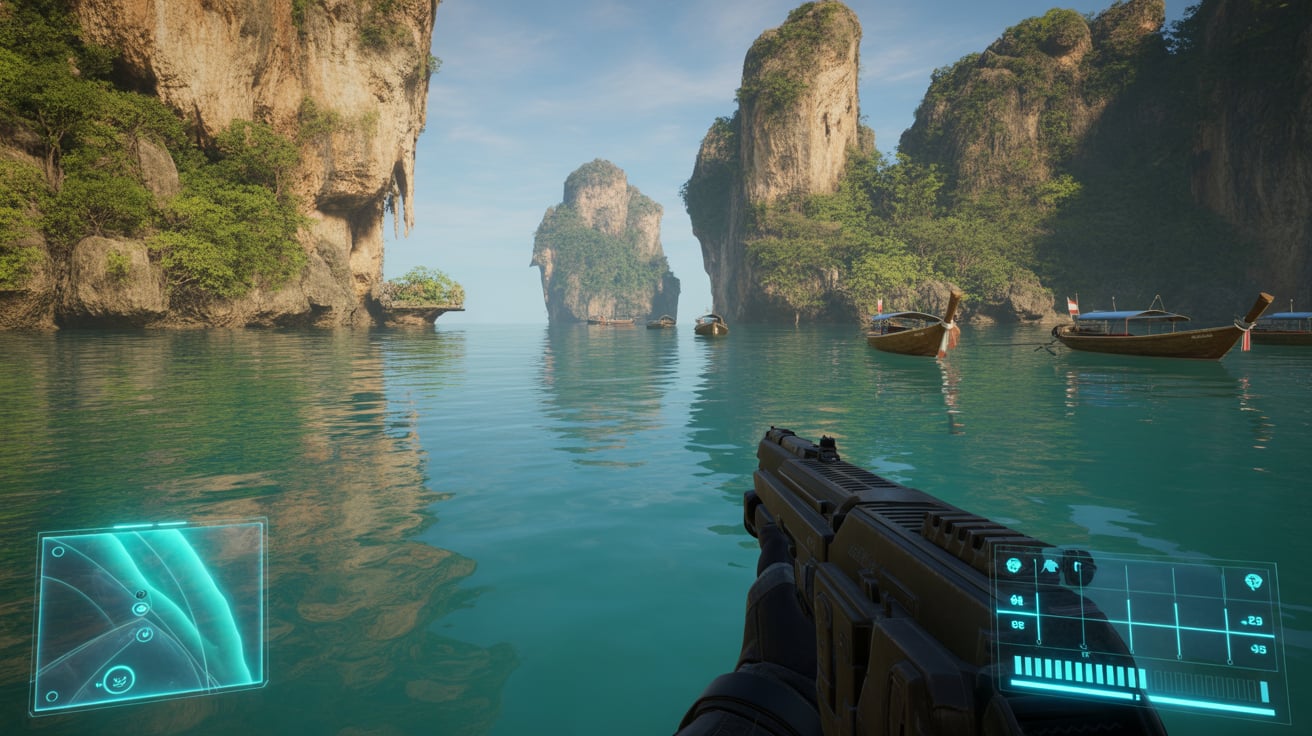Select the round icon at weapon panel's top-left

click(x=1013, y=566)
